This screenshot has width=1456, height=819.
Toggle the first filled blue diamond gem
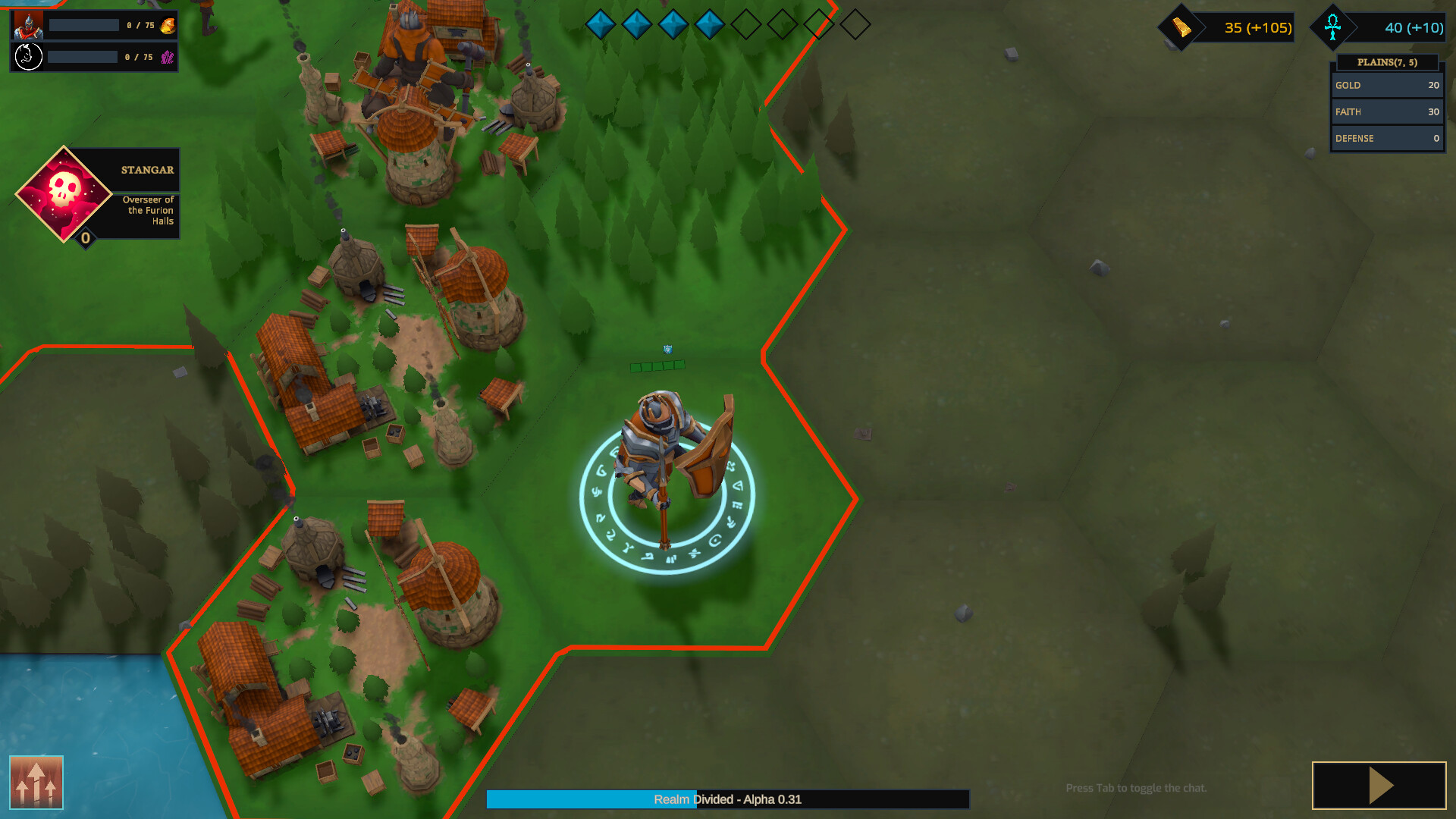tap(602, 24)
